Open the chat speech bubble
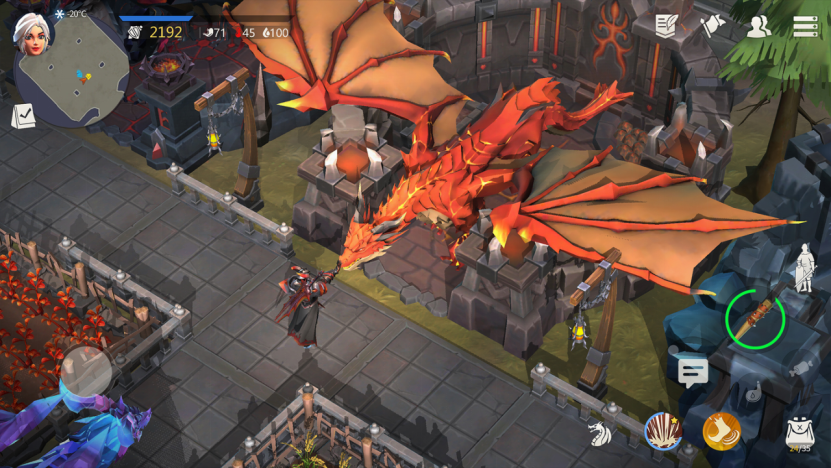This screenshot has width=831, height=468. (x=692, y=373)
